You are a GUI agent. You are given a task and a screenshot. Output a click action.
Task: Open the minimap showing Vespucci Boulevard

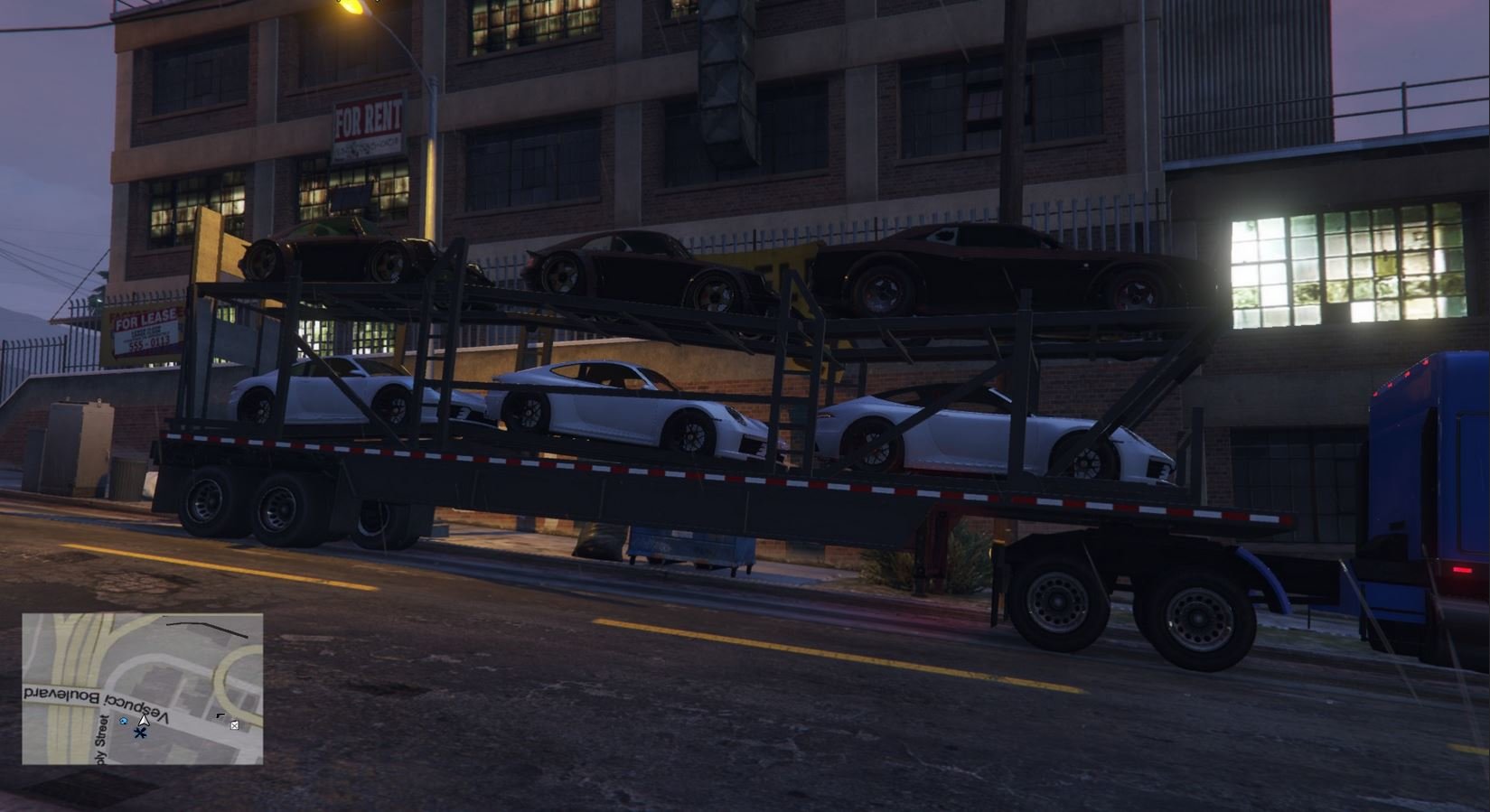point(143,688)
